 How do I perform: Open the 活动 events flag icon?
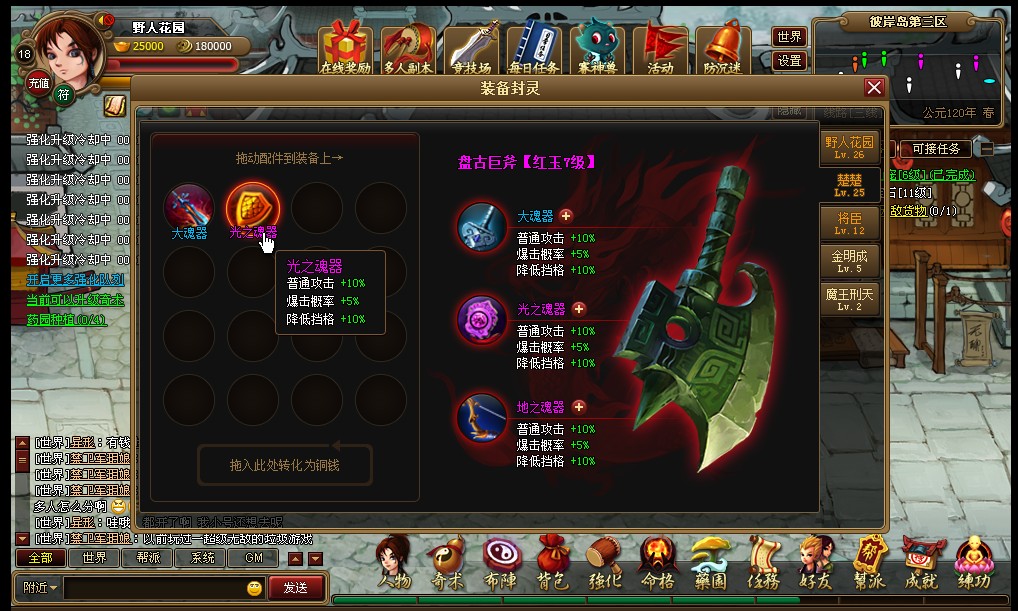(660, 48)
